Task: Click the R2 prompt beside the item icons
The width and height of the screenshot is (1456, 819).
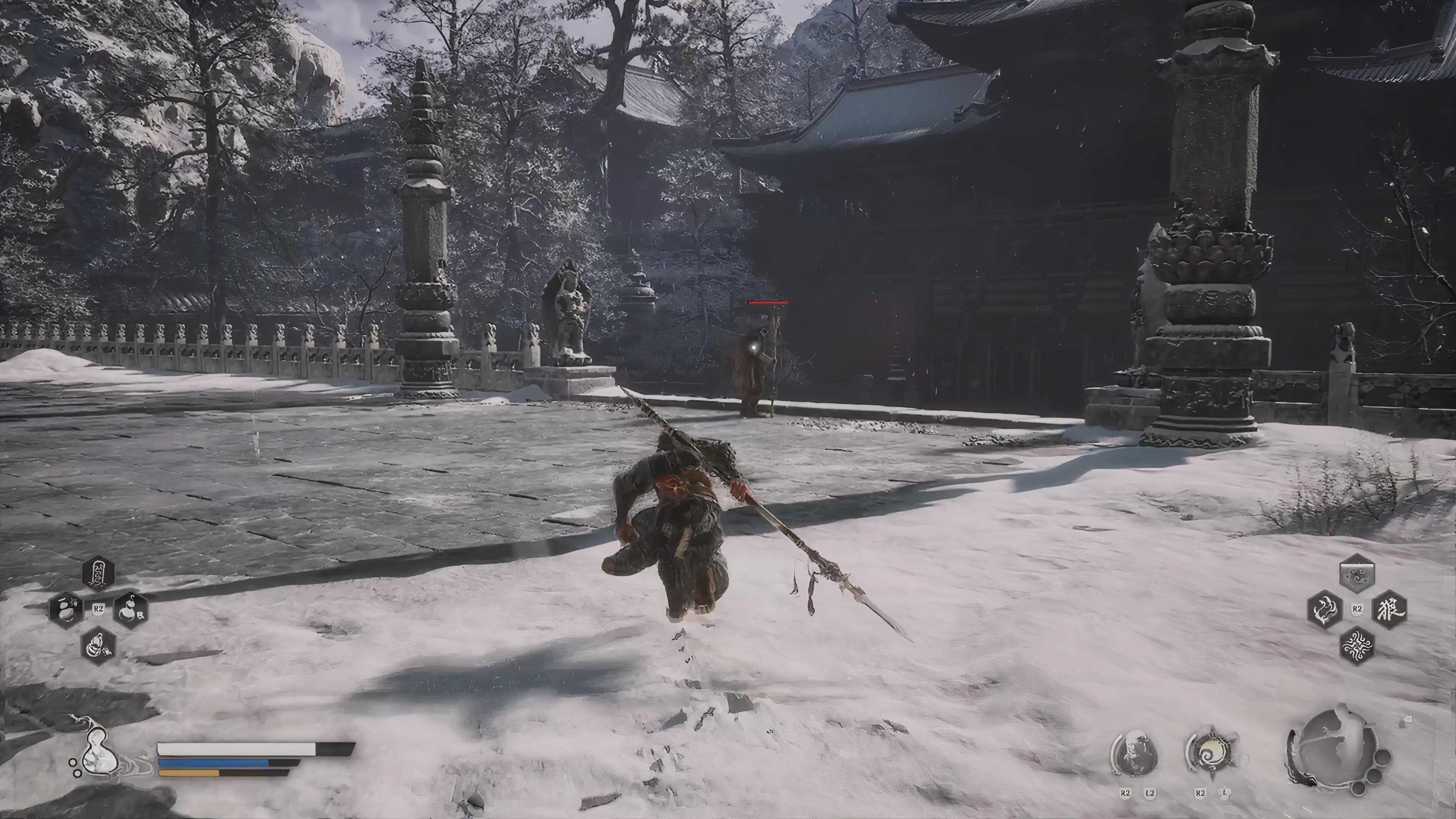Action: click(99, 609)
